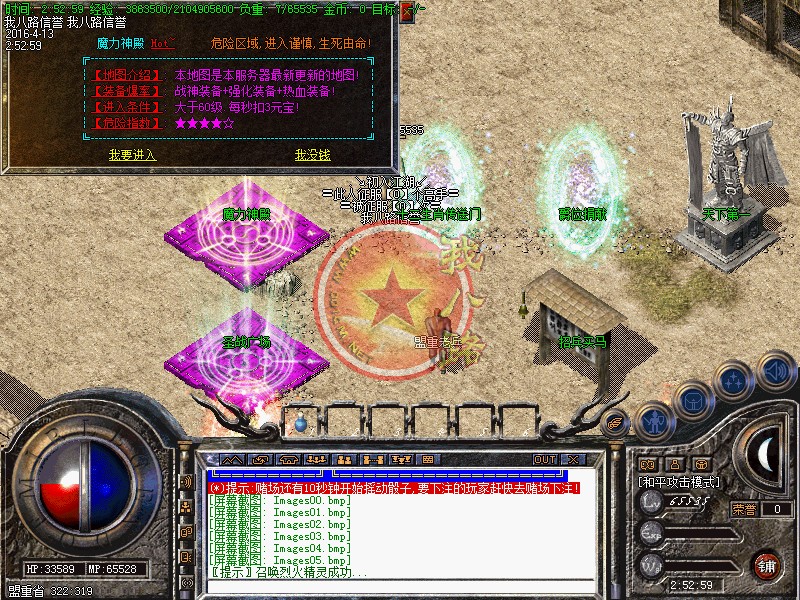This screenshot has width=800, height=600.
Task: Switch the 和平攻击模式 attack mode label
Action: click(679, 481)
